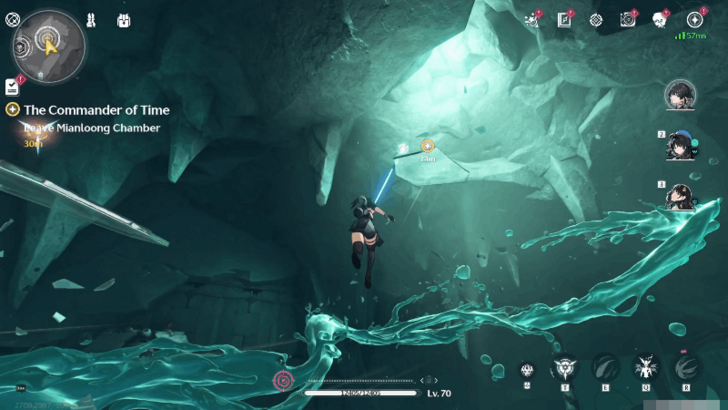Open the convene gacha icon
The width and height of the screenshot is (728, 410).
pos(659,19)
